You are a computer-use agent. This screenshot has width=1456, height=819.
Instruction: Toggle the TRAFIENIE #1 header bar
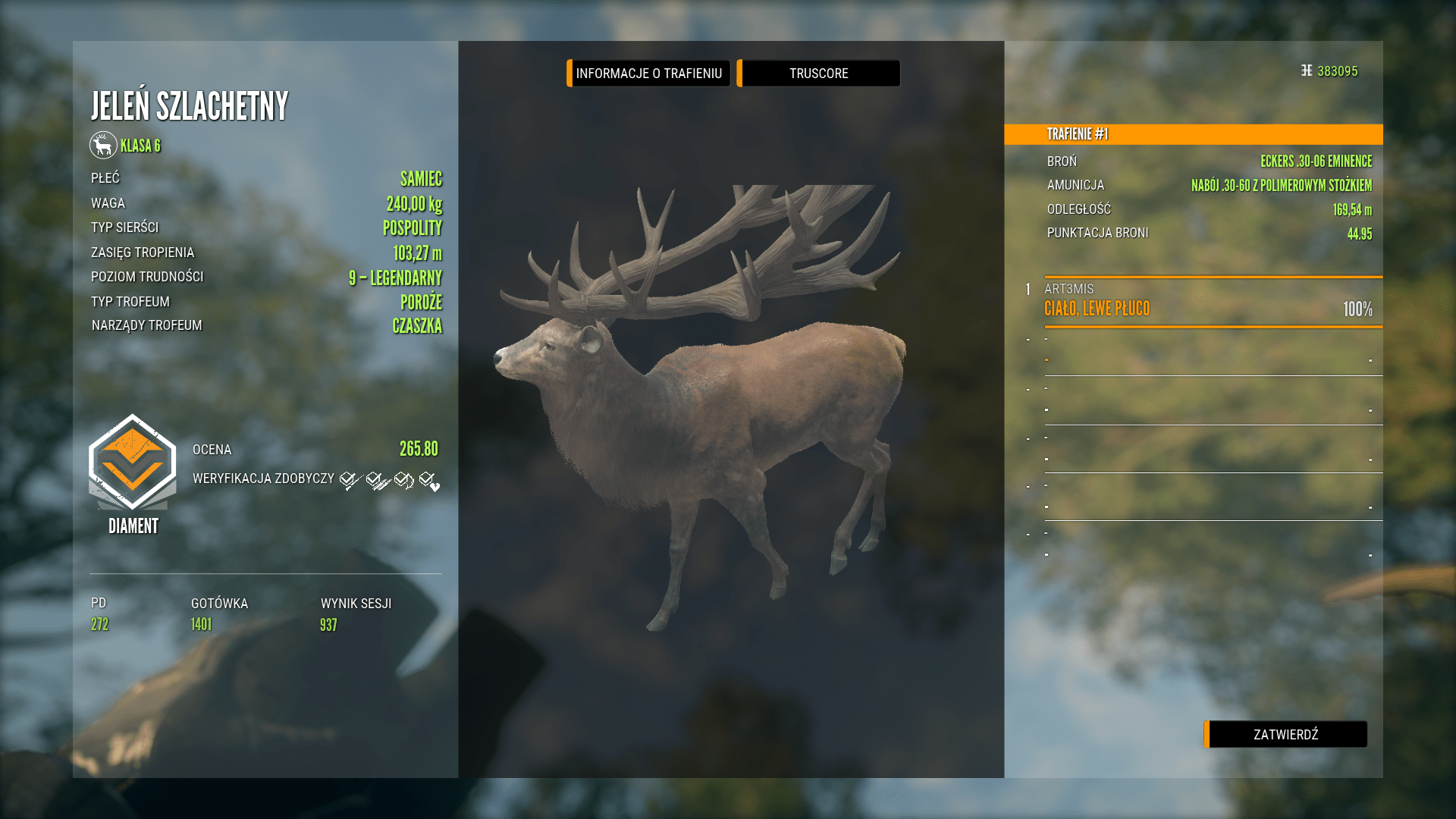coord(1193,134)
